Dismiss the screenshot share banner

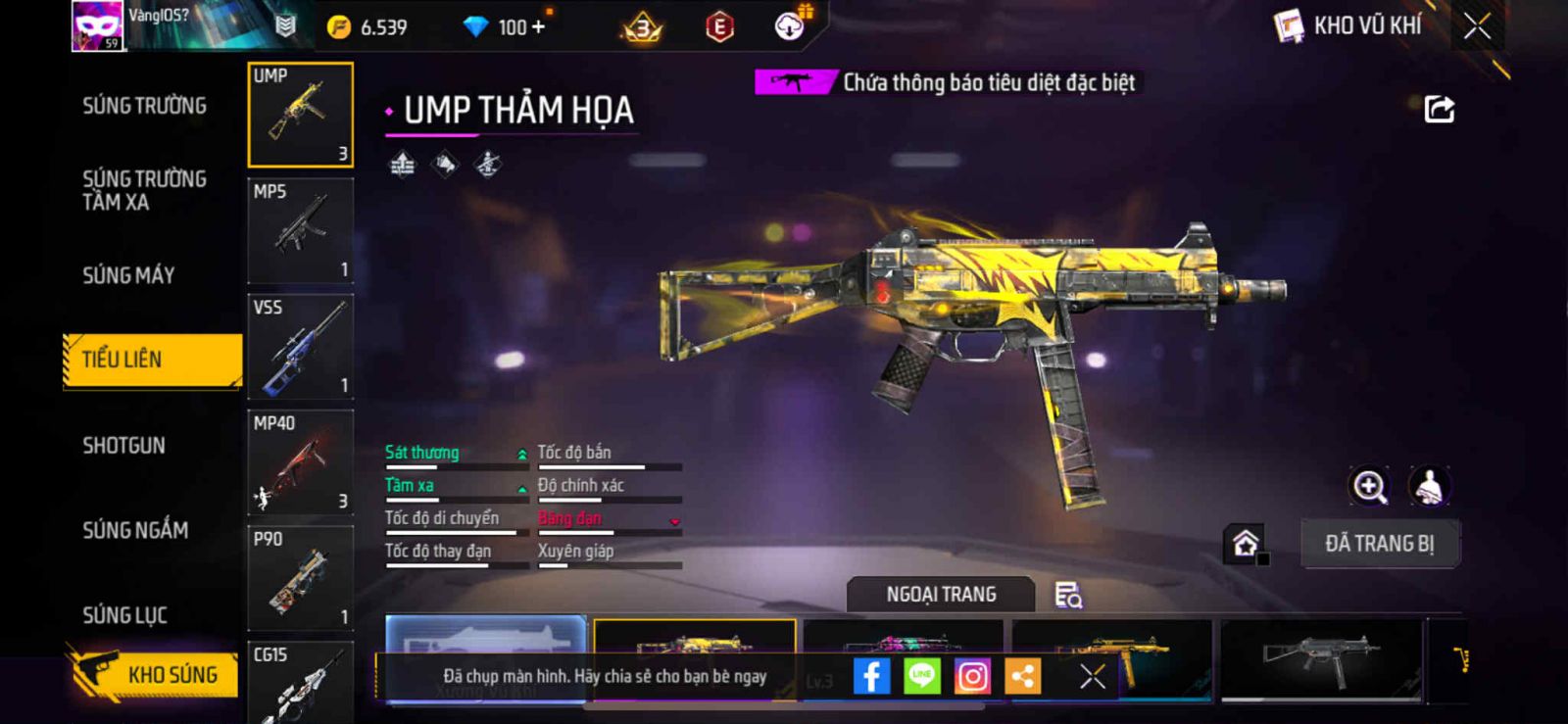pos(1092,676)
